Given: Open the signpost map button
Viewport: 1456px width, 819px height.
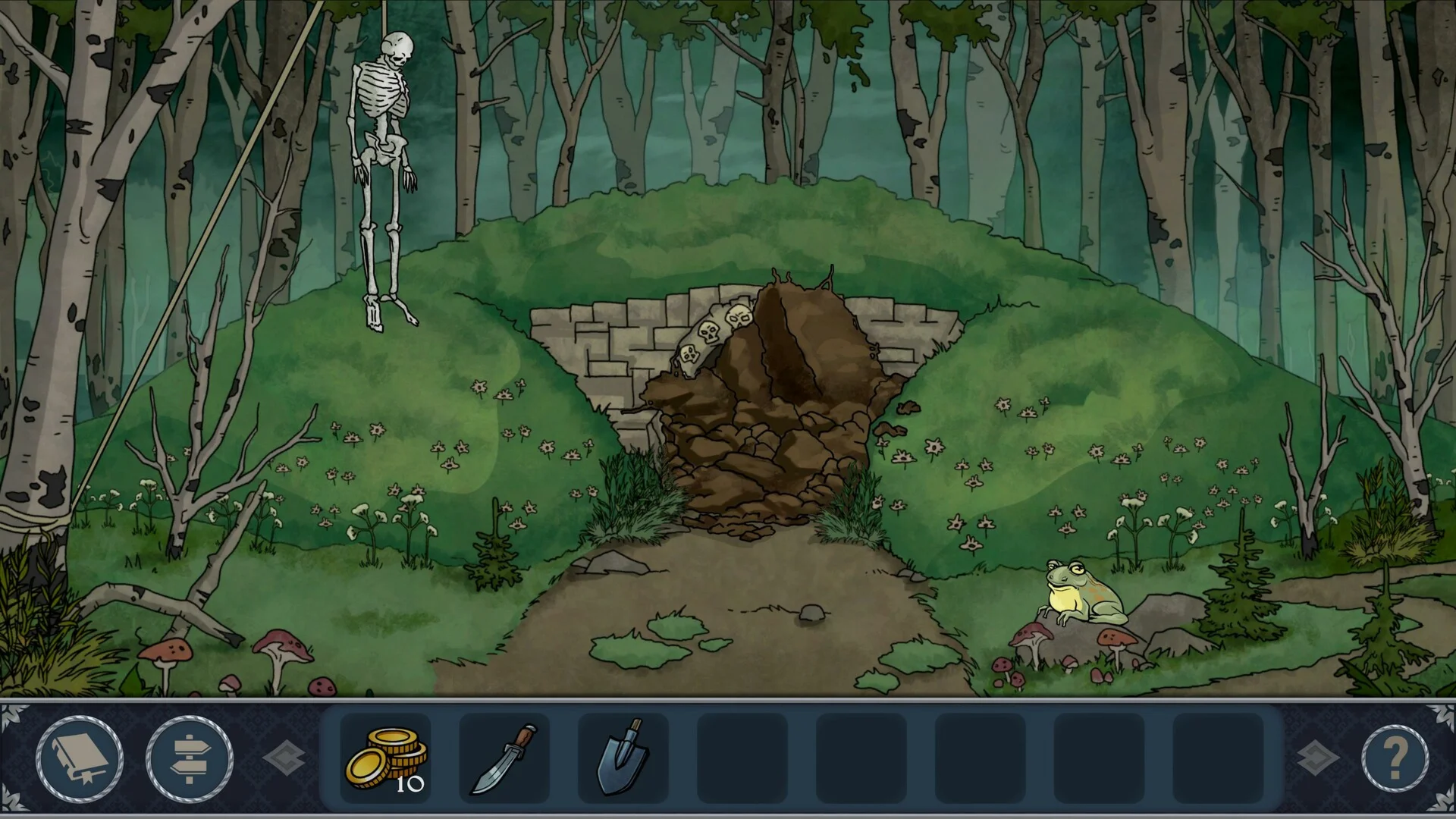Looking at the screenshot, I should point(189,757).
